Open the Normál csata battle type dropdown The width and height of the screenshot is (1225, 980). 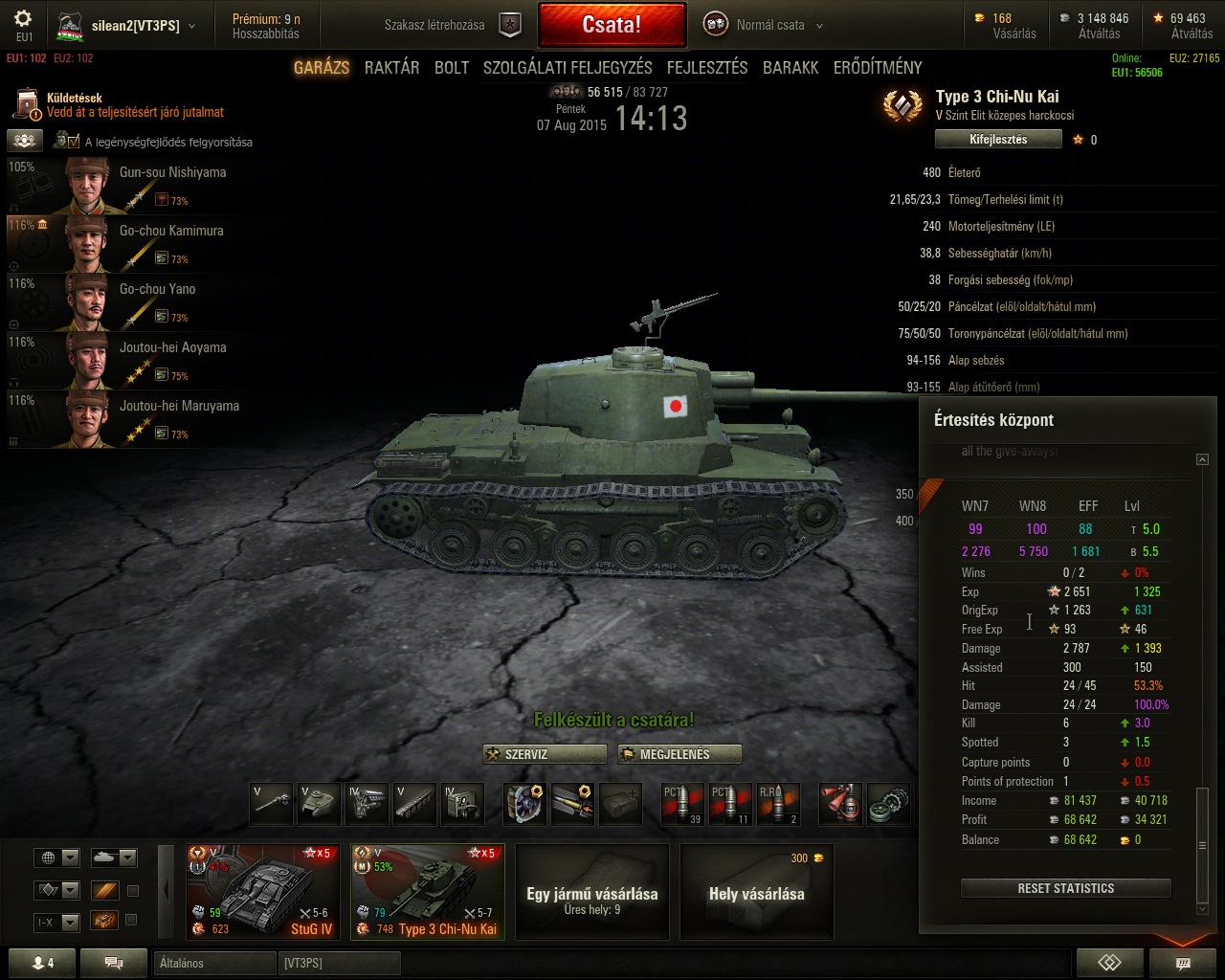point(766,25)
